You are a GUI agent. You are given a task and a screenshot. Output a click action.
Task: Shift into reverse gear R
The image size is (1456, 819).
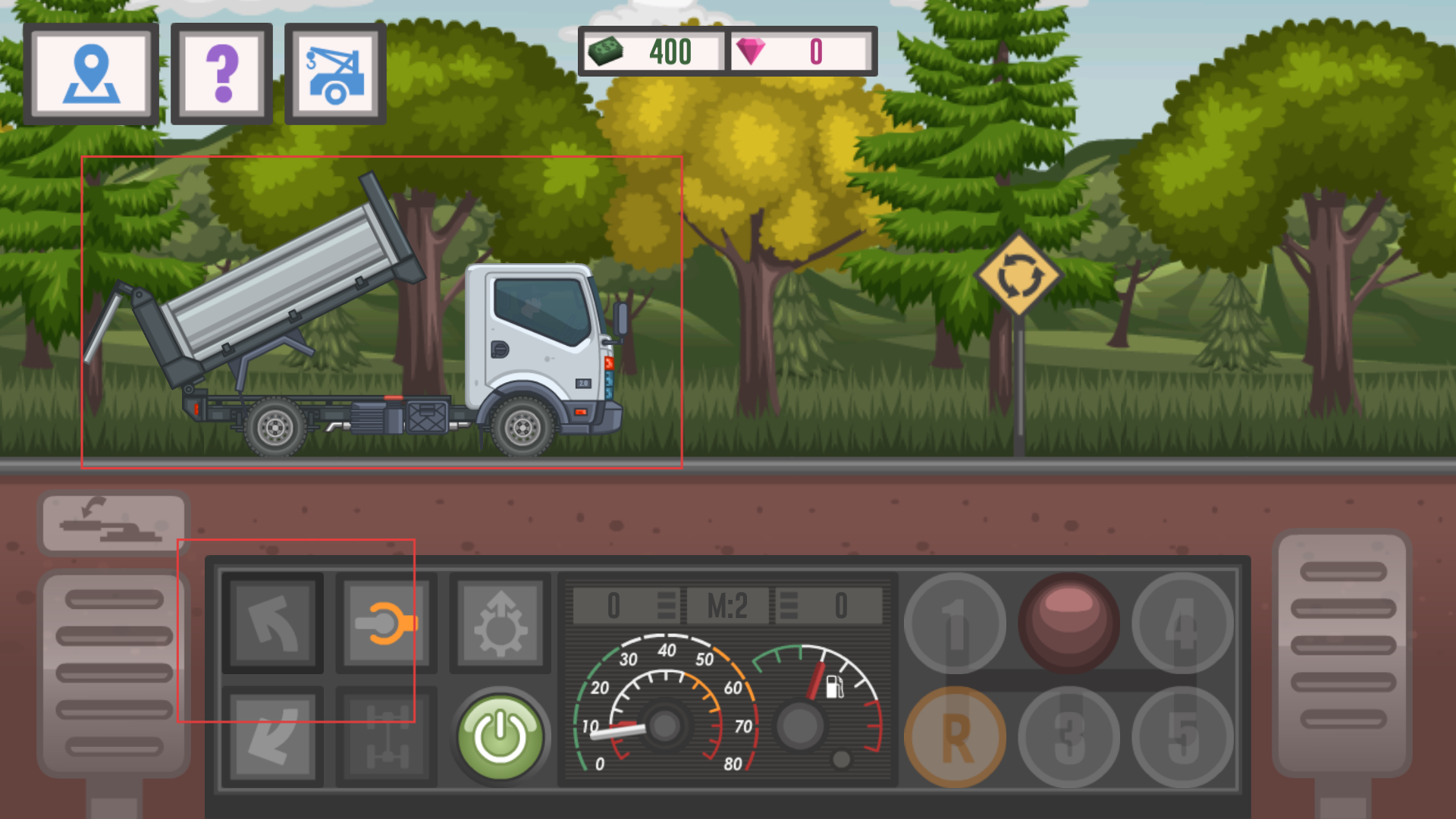(955, 737)
